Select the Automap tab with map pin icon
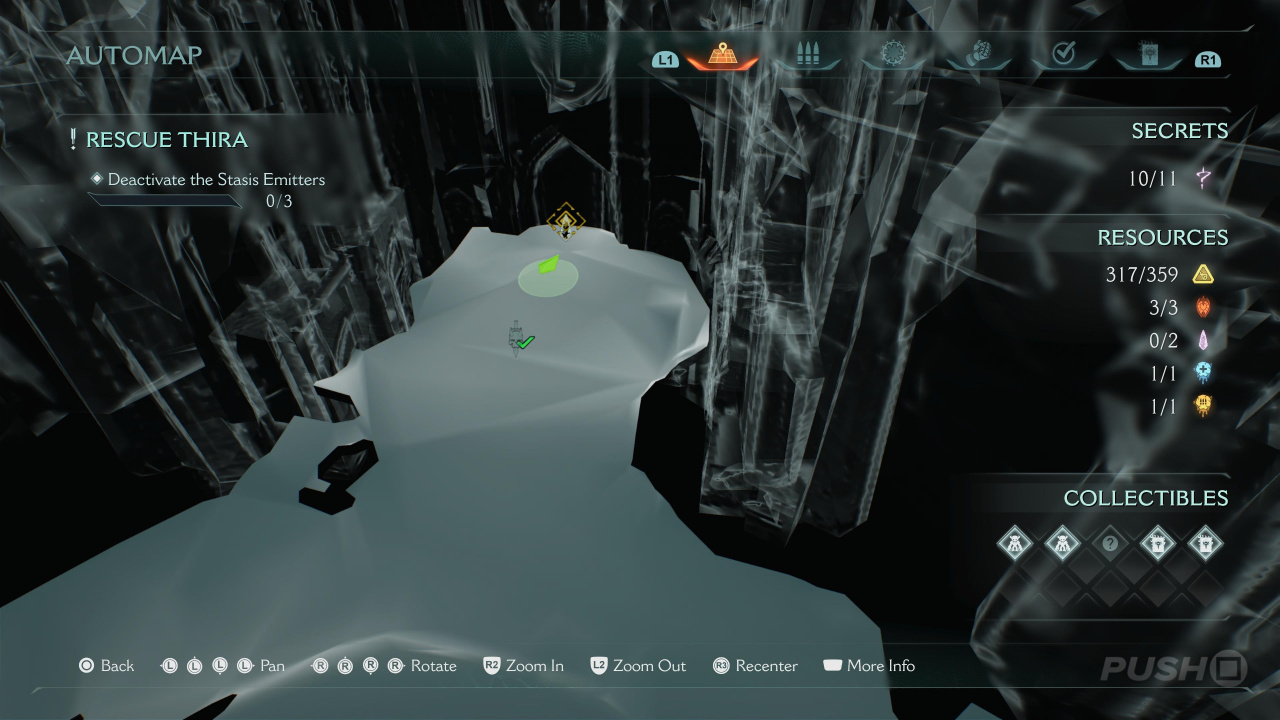This screenshot has height=720, width=1280. click(x=722, y=56)
